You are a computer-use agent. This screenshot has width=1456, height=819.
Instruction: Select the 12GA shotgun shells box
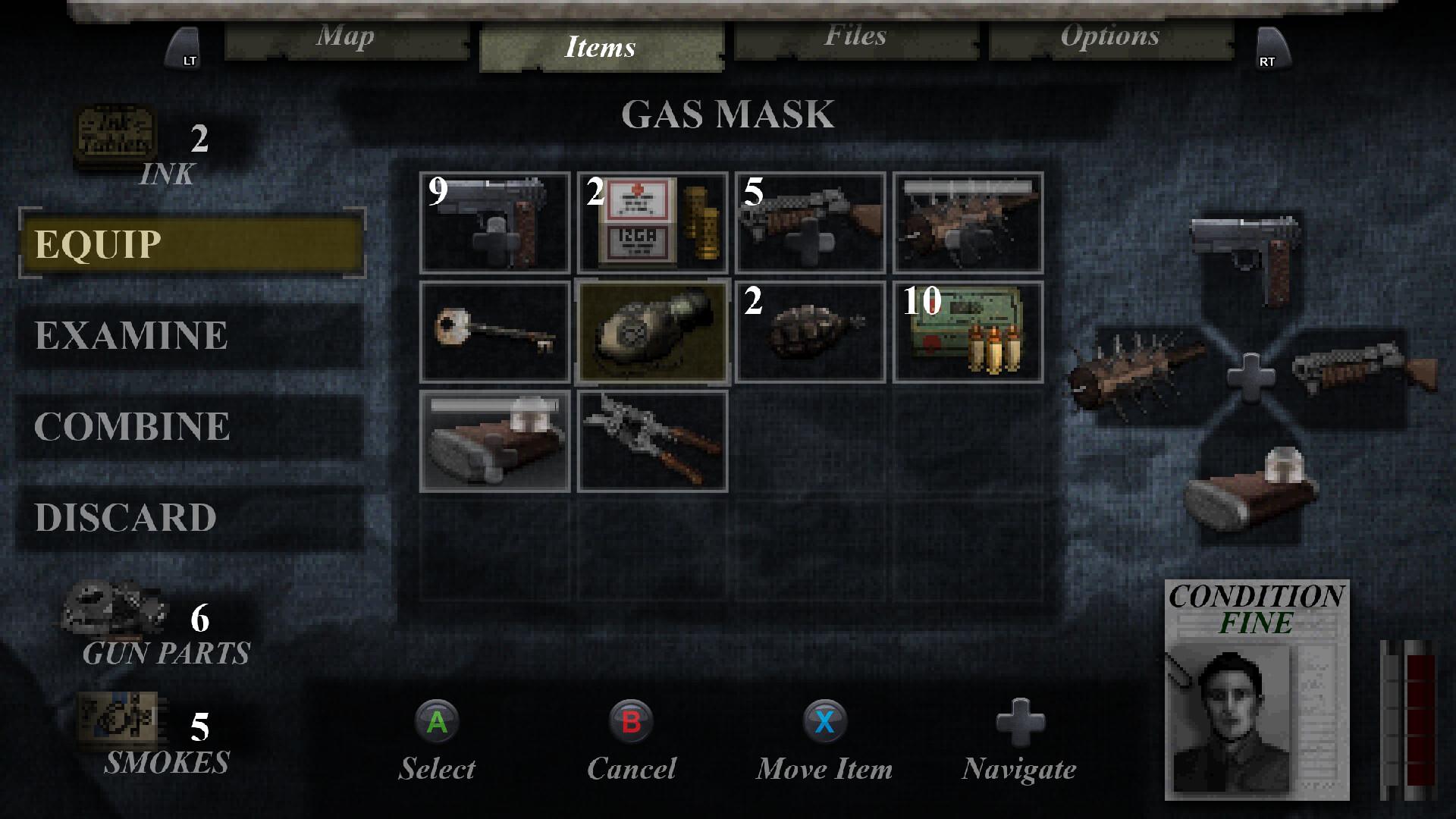pyautogui.click(x=652, y=223)
